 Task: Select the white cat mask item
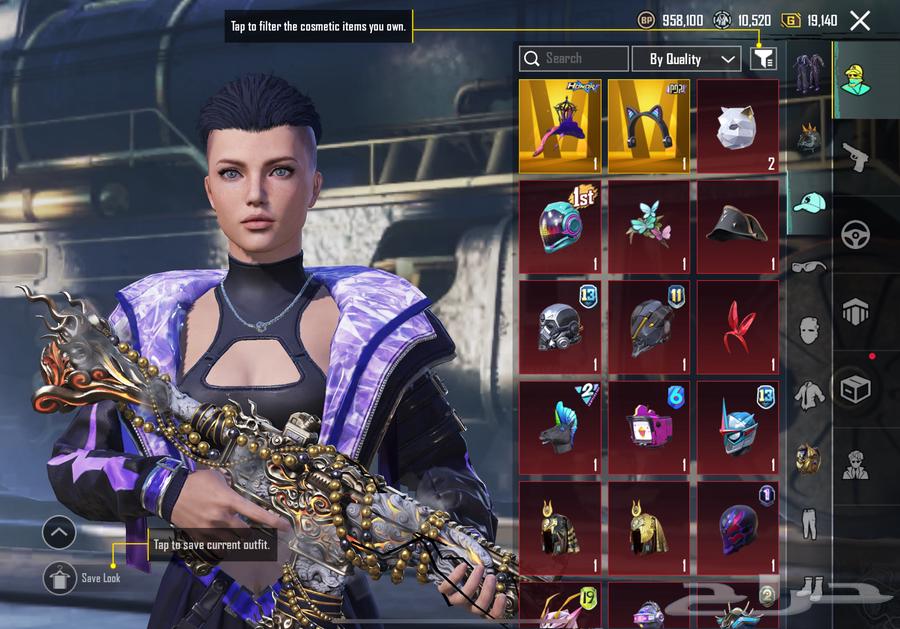click(737, 126)
